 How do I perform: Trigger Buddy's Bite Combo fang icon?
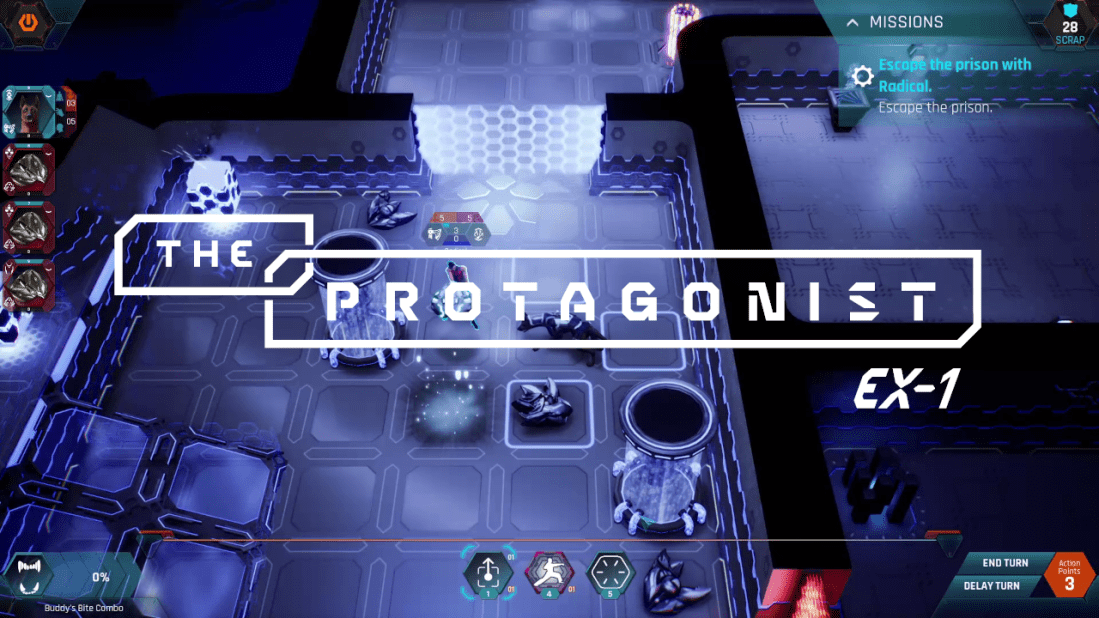coord(29,577)
